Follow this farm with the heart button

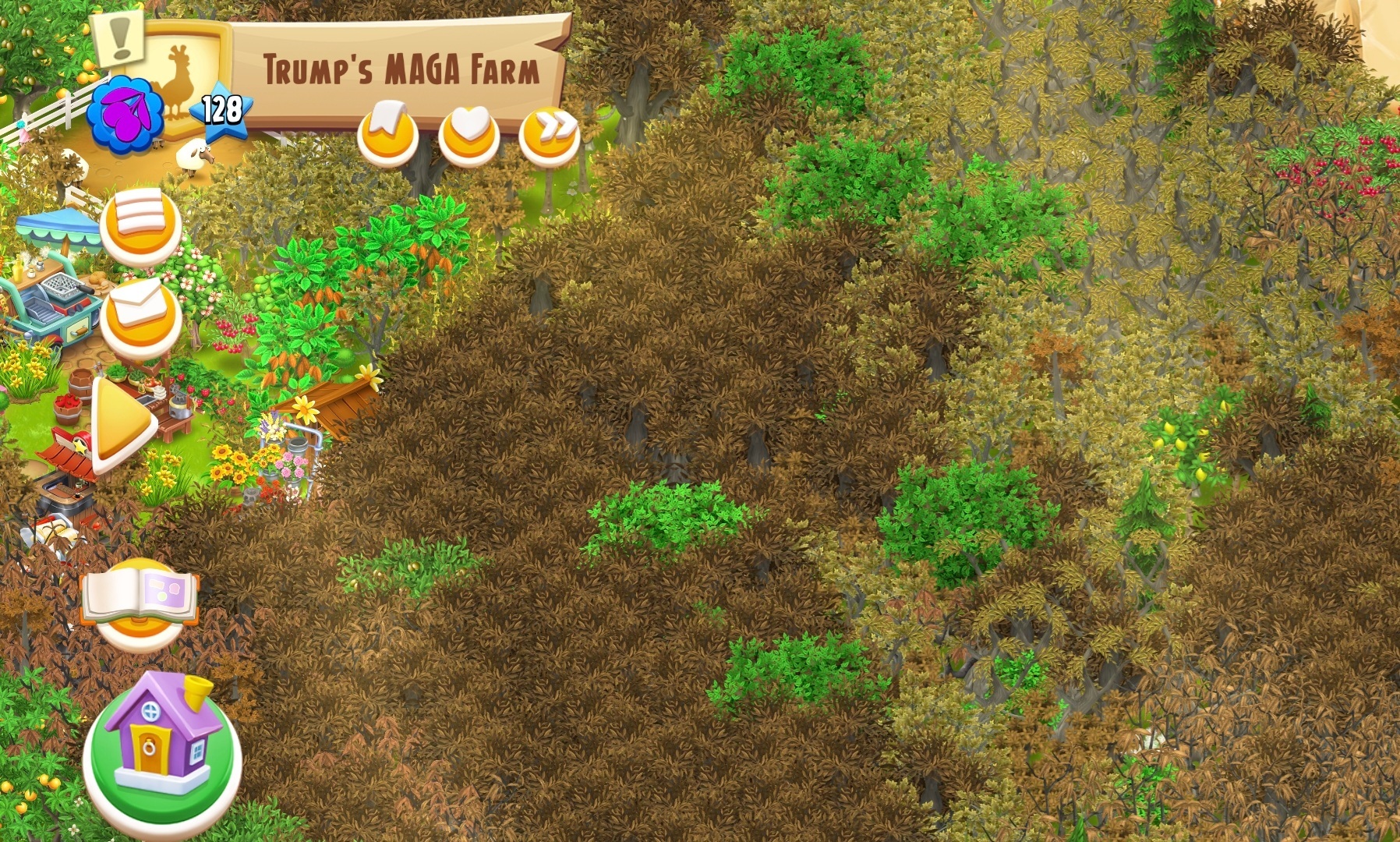[x=468, y=136]
